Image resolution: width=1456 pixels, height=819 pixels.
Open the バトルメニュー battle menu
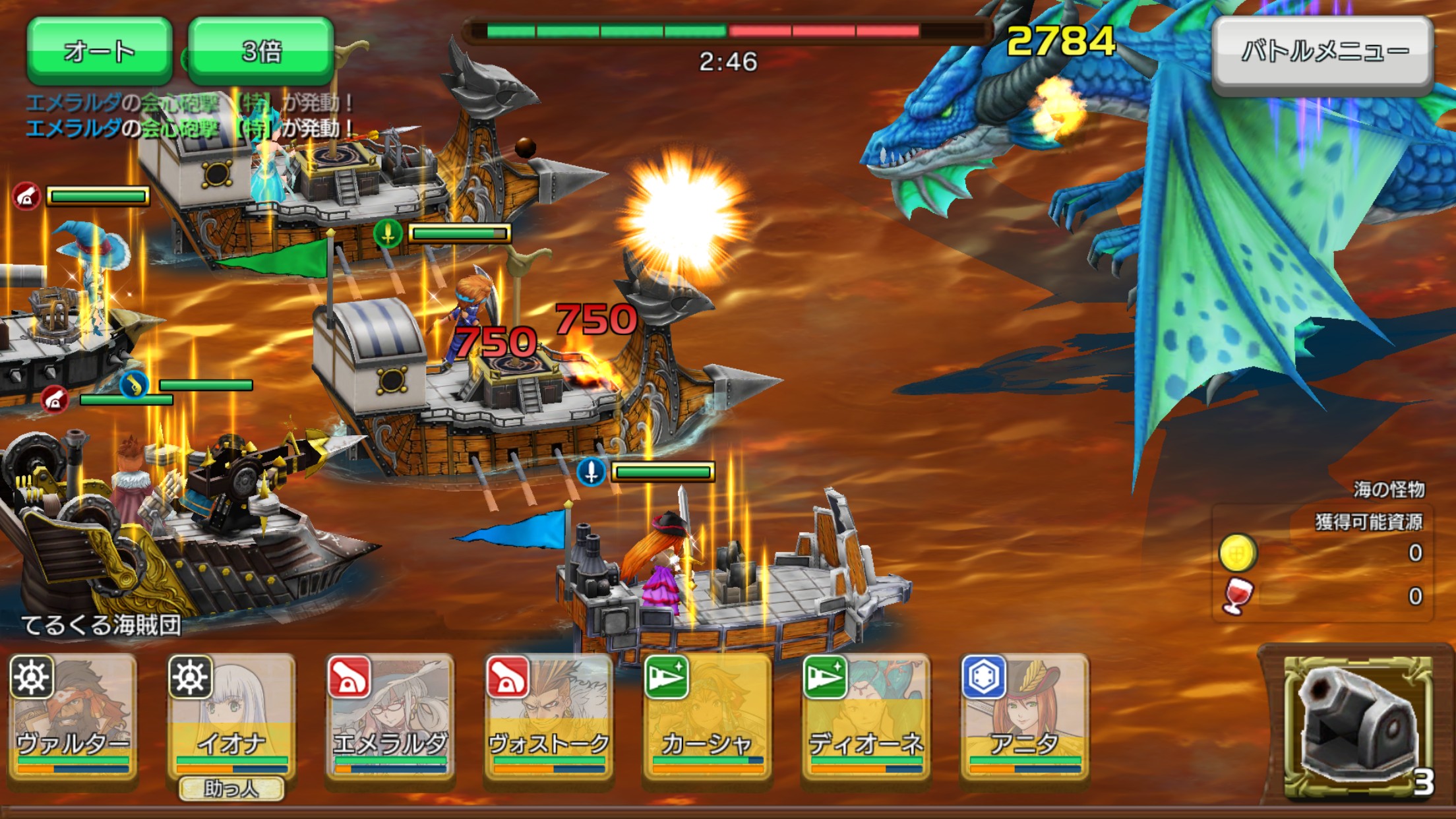point(1323,51)
